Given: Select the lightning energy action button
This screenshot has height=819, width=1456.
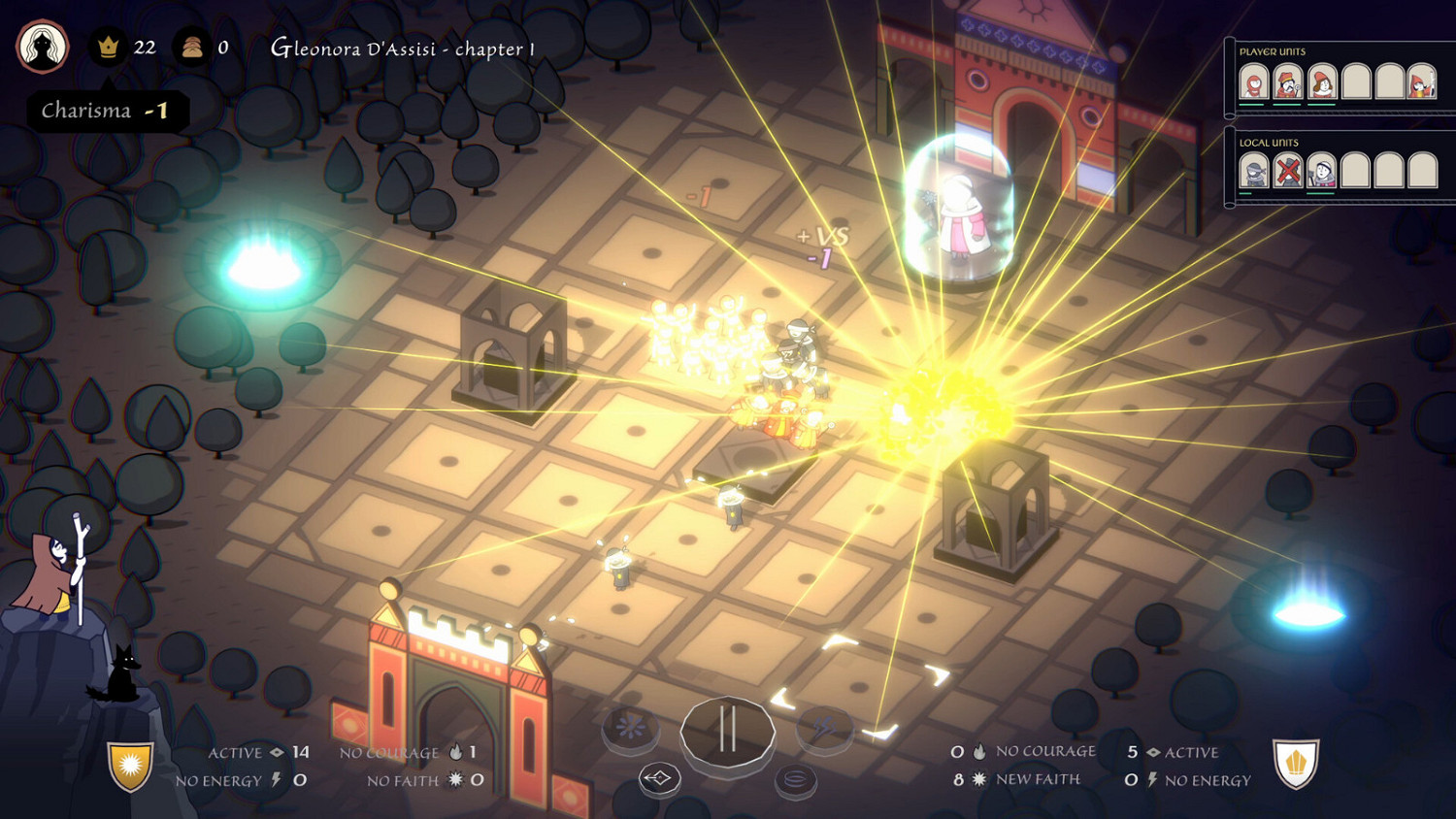Looking at the screenshot, I should [825, 723].
